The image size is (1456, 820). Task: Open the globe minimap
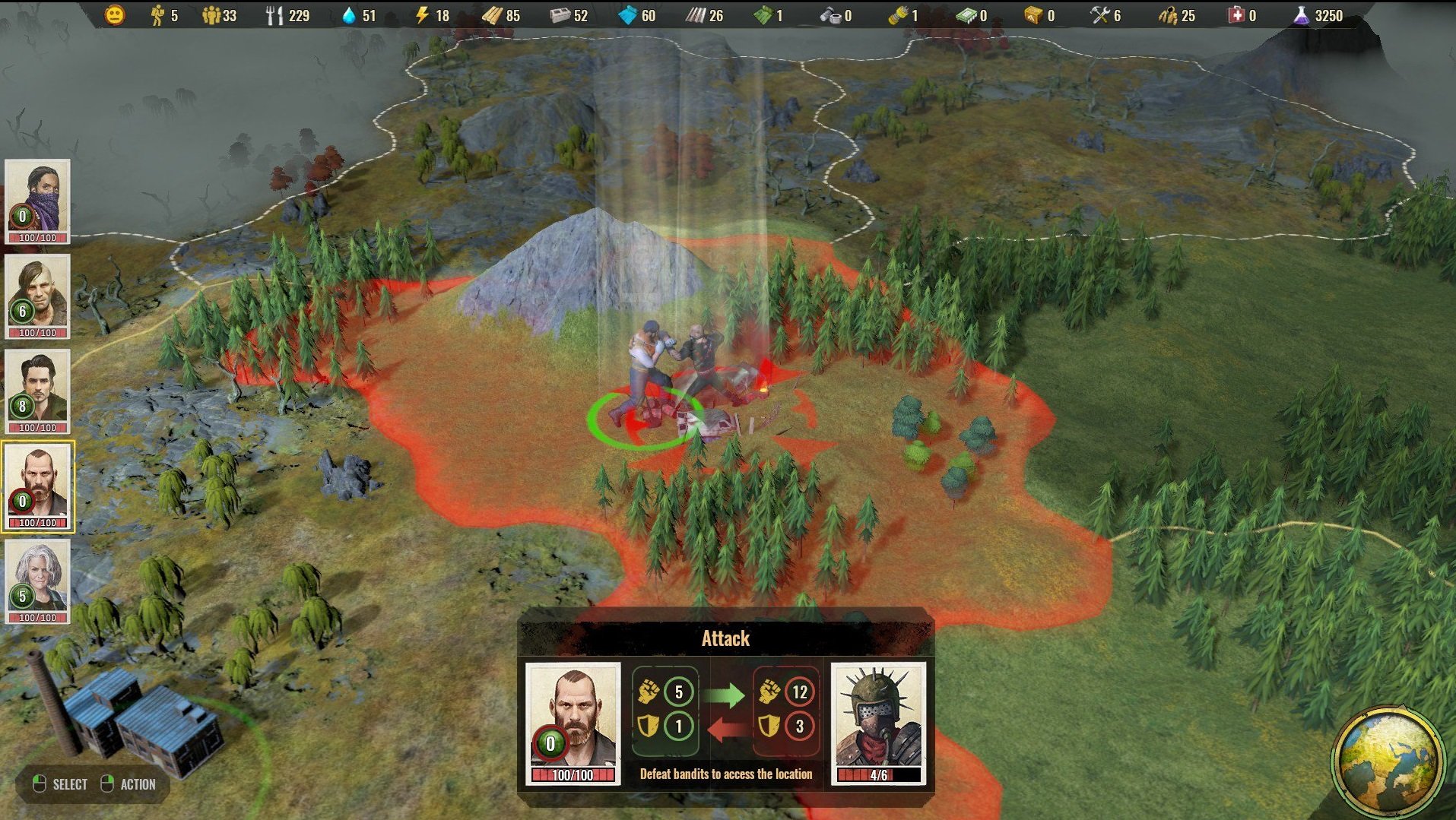pos(1388,761)
